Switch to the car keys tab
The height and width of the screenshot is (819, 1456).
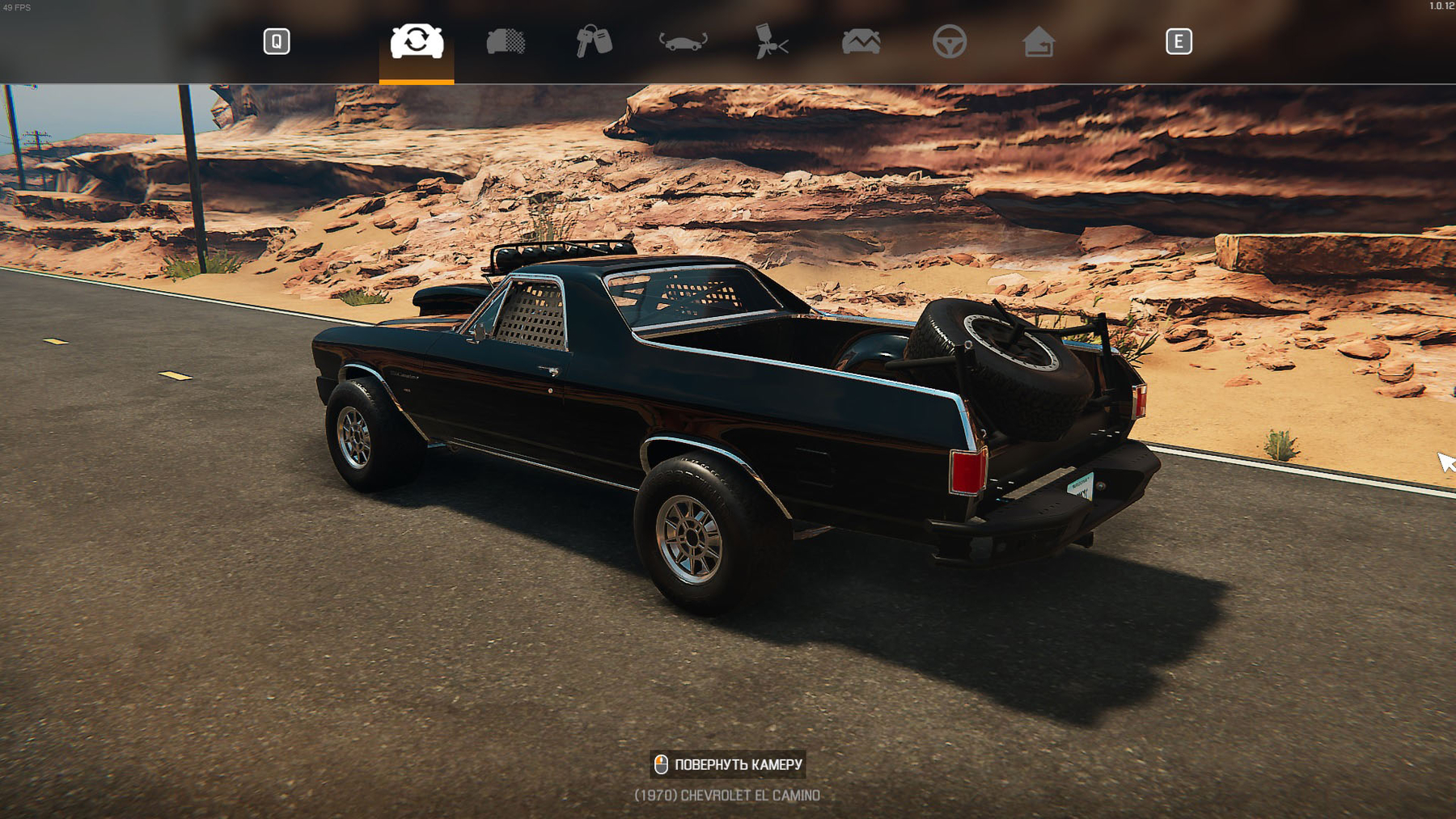tap(595, 41)
